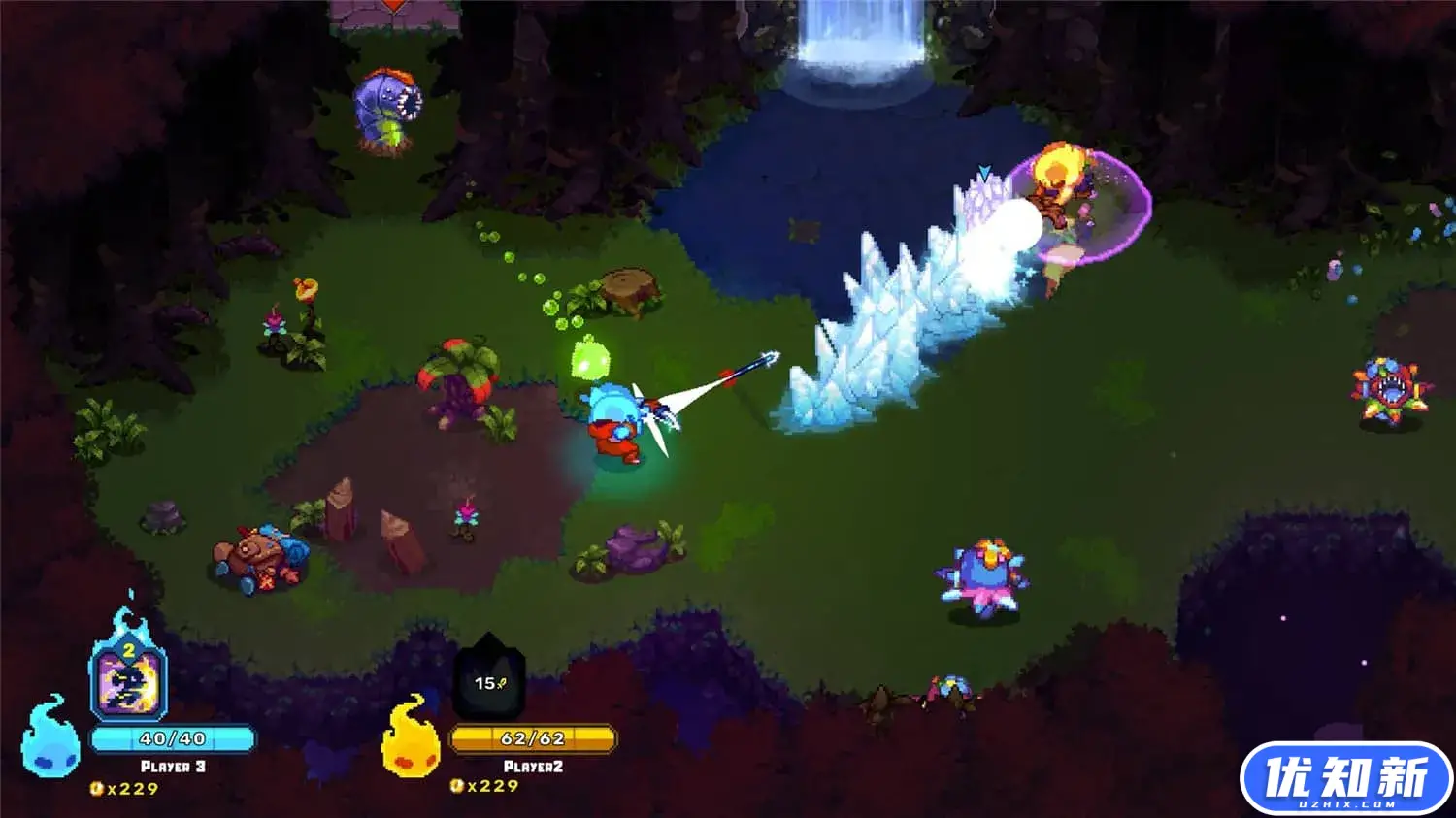The width and height of the screenshot is (1456, 818).
Task: Open the uzhix.com watermark logo
Action: click(x=1345, y=779)
